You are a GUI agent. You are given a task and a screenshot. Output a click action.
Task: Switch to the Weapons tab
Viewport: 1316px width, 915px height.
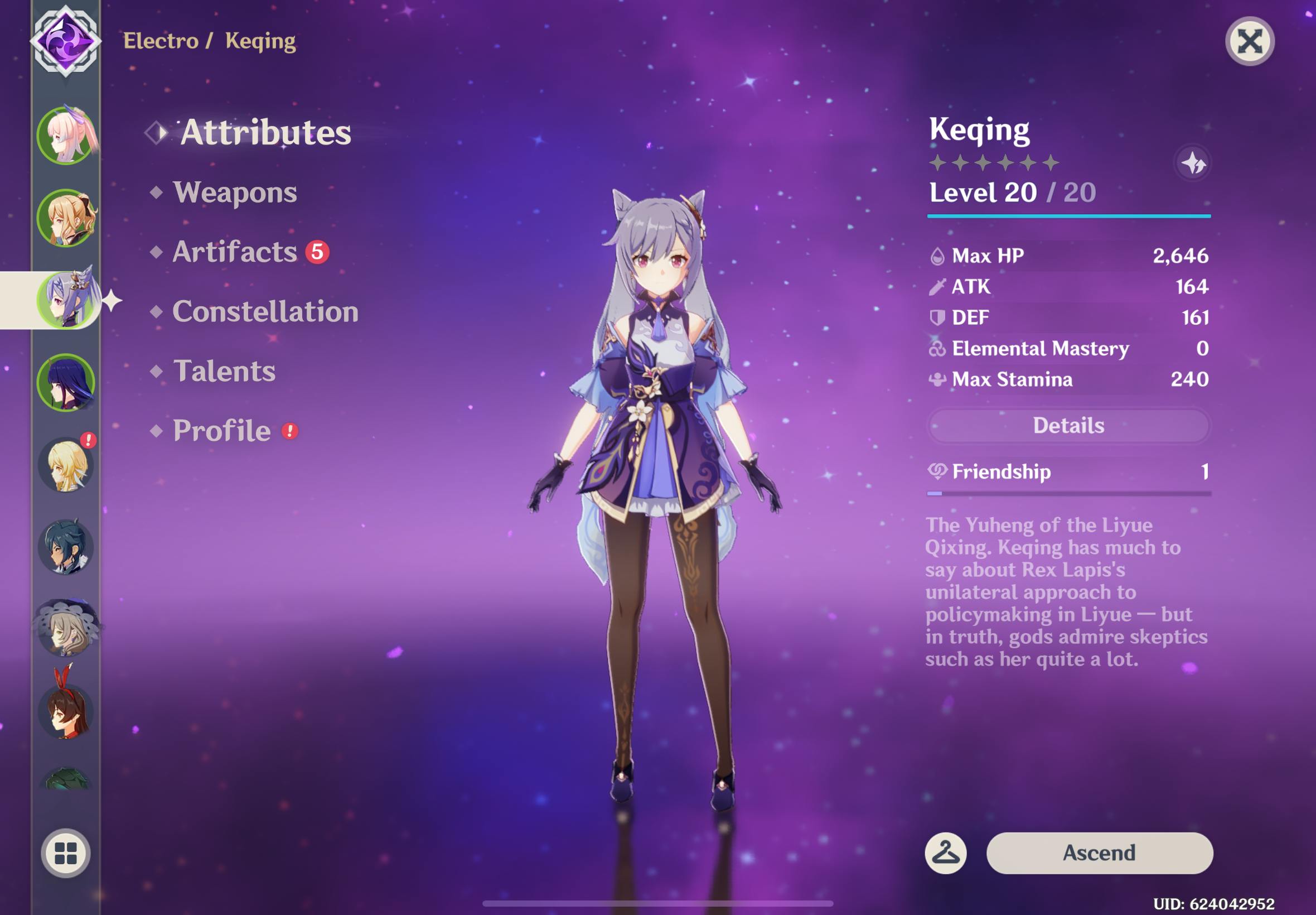[x=235, y=192]
